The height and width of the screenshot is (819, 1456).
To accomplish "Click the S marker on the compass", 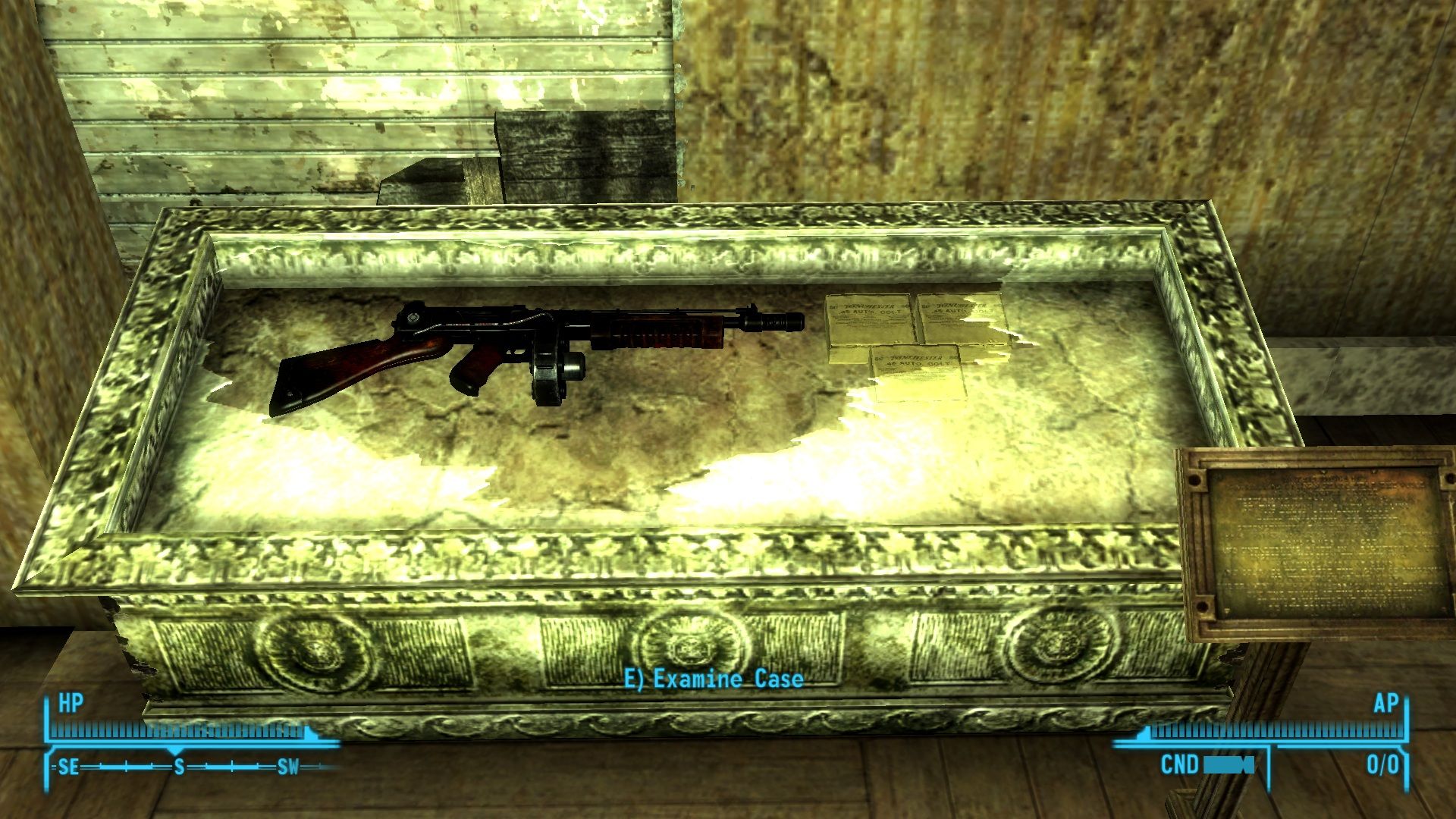I will 179,767.
